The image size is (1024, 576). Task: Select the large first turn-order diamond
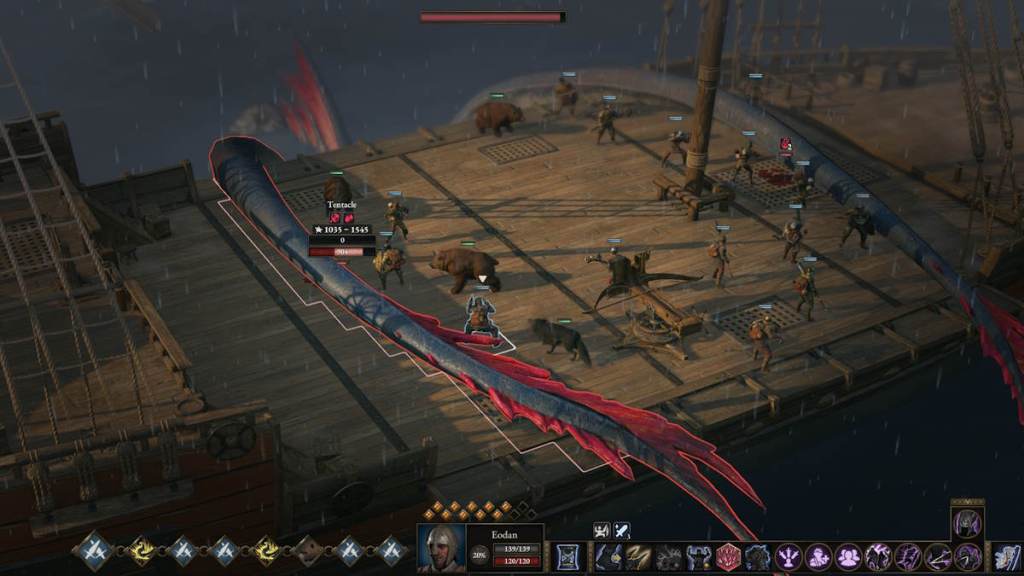point(96,551)
